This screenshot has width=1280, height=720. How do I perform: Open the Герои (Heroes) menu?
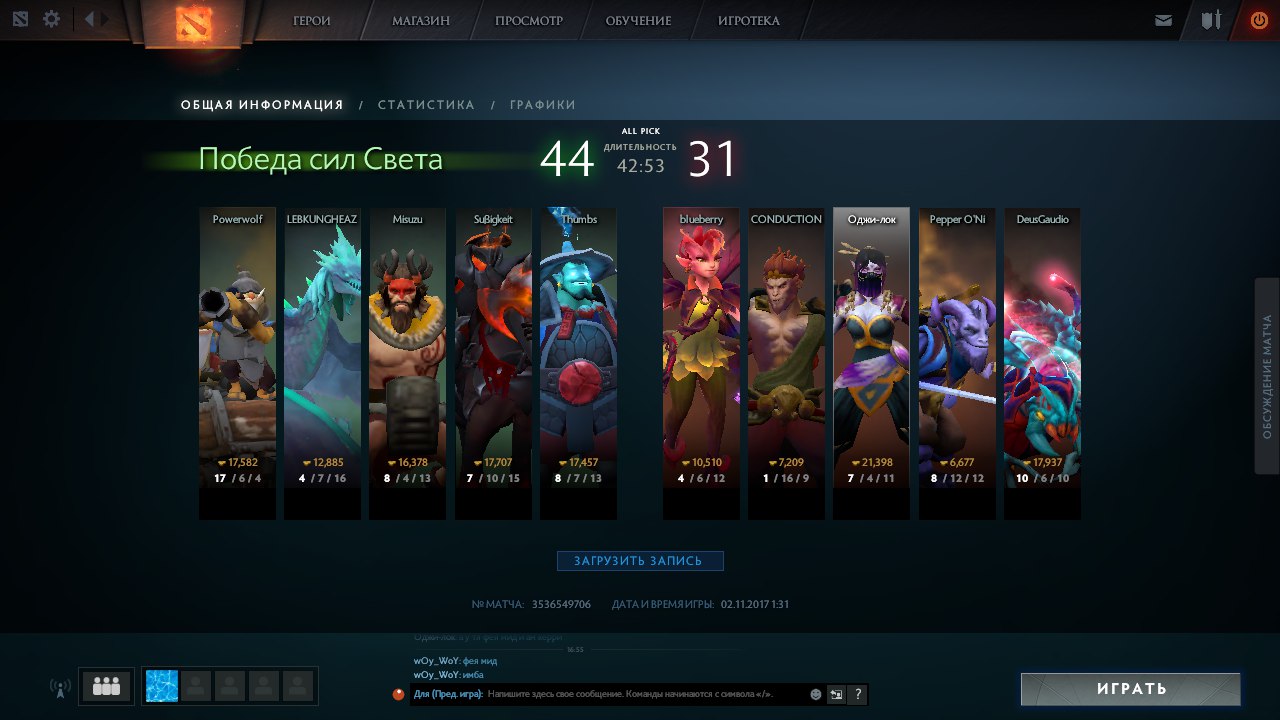click(x=311, y=21)
